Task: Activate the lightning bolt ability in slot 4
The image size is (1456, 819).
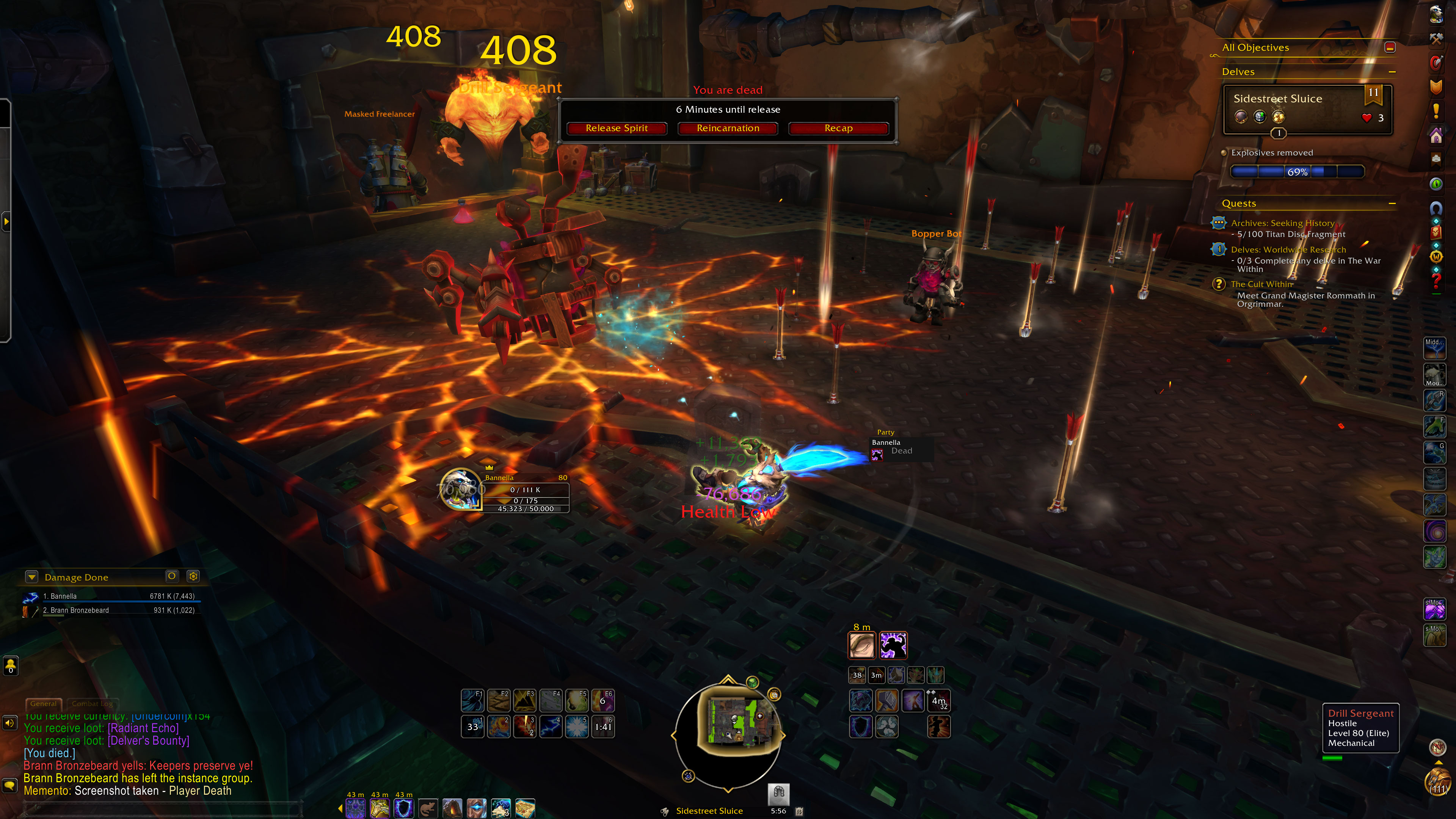Action: click(x=551, y=727)
